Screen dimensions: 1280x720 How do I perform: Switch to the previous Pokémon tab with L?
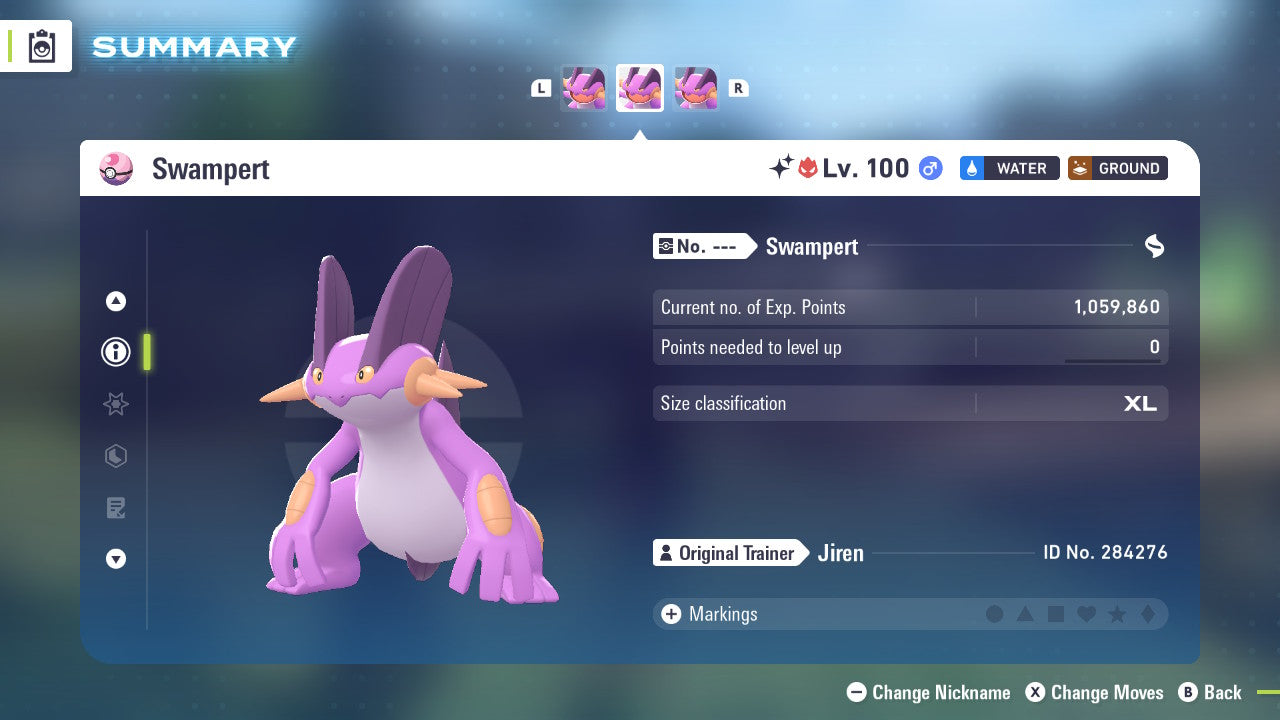pyautogui.click(x=541, y=88)
